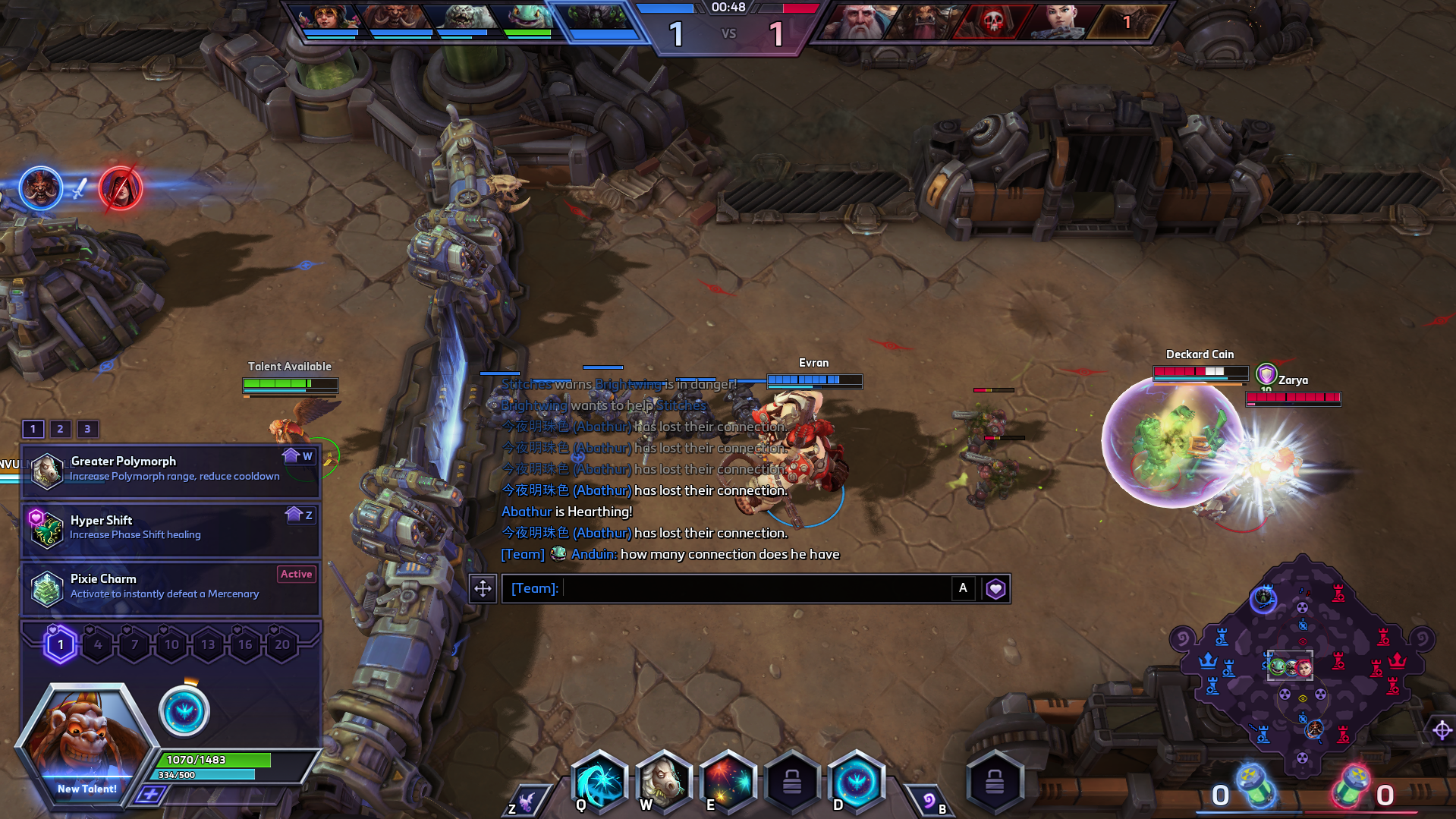
Task: Click the battlefield minimap
Action: point(1301,666)
